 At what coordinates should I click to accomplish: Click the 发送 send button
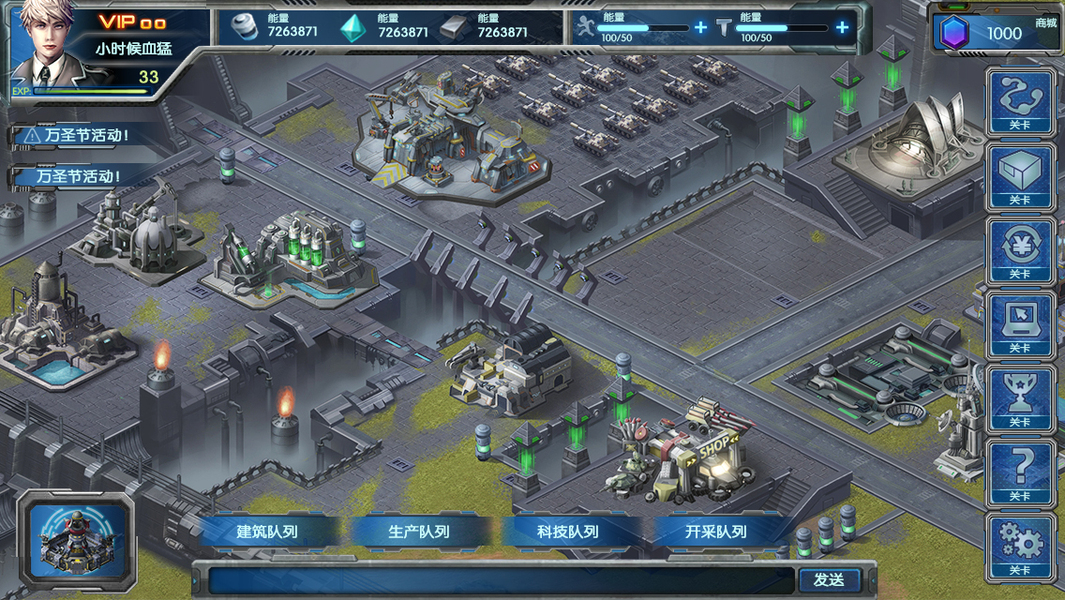828,580
